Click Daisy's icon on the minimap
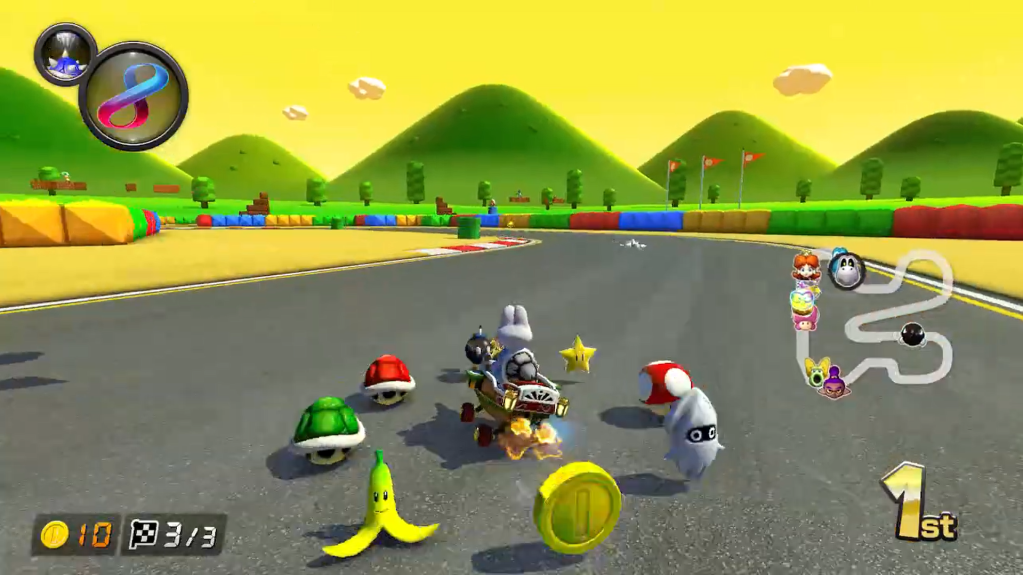Image resolution: width=1023 pixels, height=575 pixels. coord(805,266)
